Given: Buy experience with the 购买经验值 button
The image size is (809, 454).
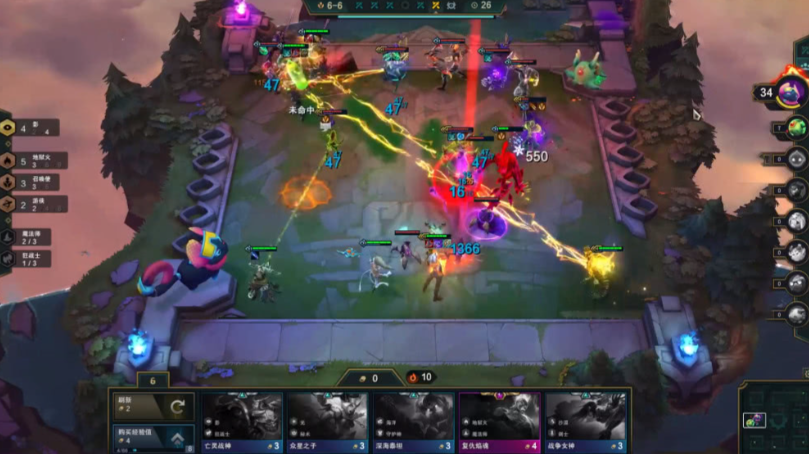Looking at the screenshot, I should 152,437.
